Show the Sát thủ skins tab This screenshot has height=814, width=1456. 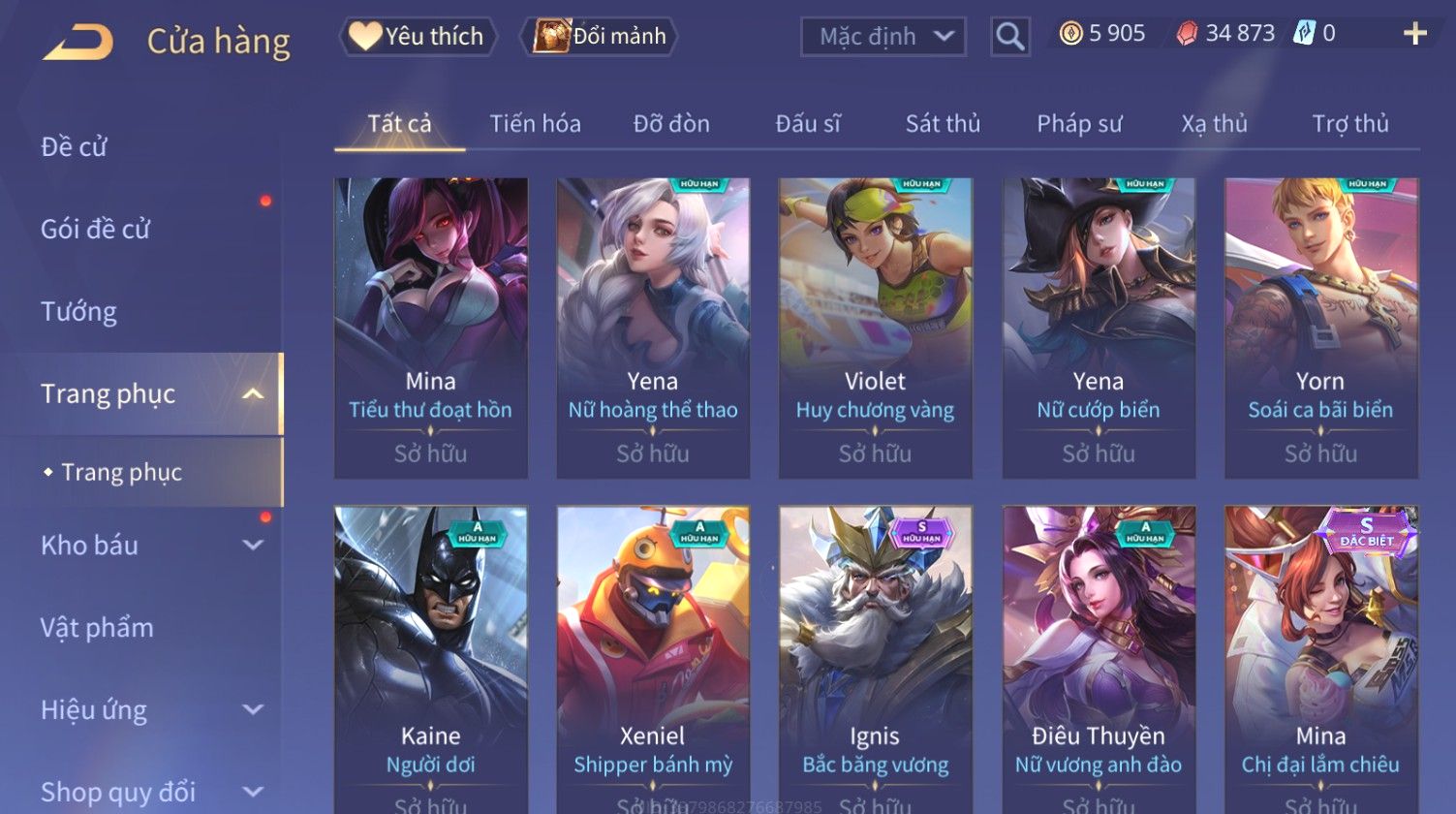(943, 124)
